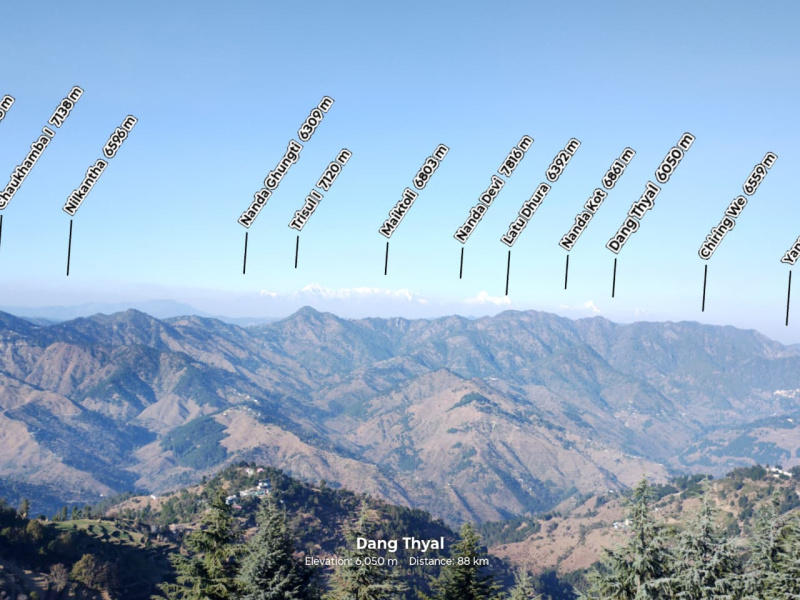Select the Maiktoli 6803 m peak marker
The width and height of the screenshot is (800, 600).
tap(414, 191)
